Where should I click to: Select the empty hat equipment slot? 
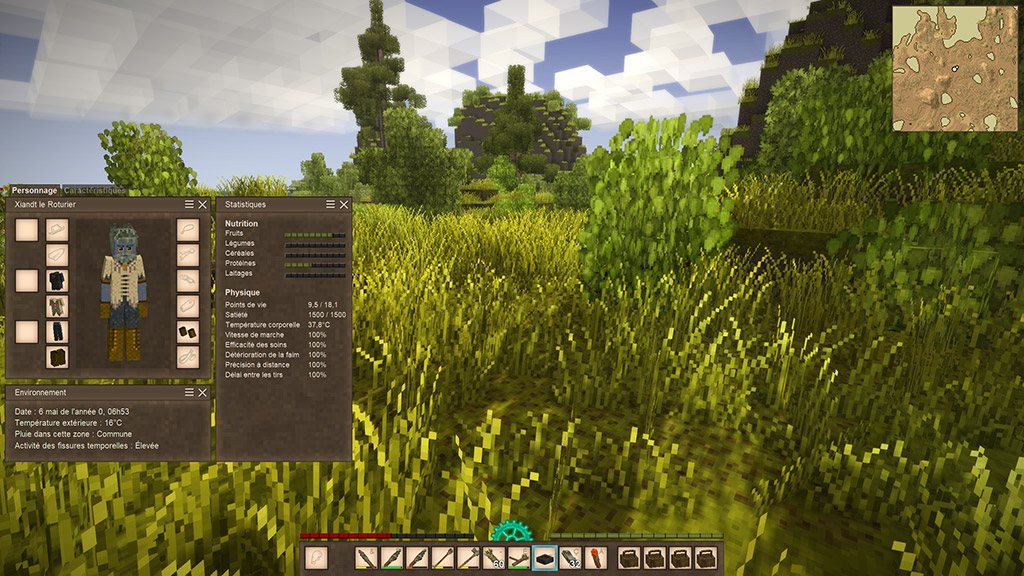pyautogui.click(x=57, y=230)
